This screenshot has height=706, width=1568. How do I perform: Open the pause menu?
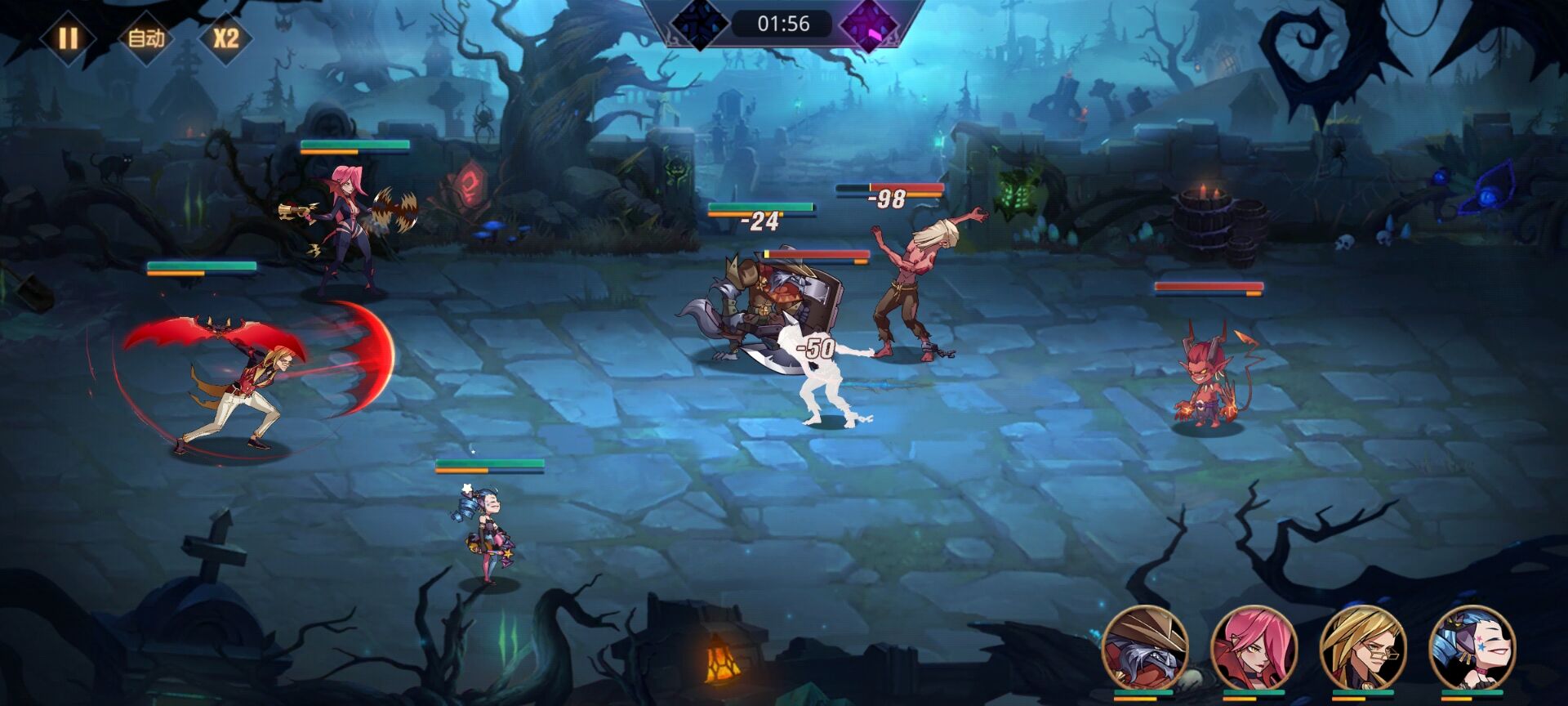pos(69,36)
